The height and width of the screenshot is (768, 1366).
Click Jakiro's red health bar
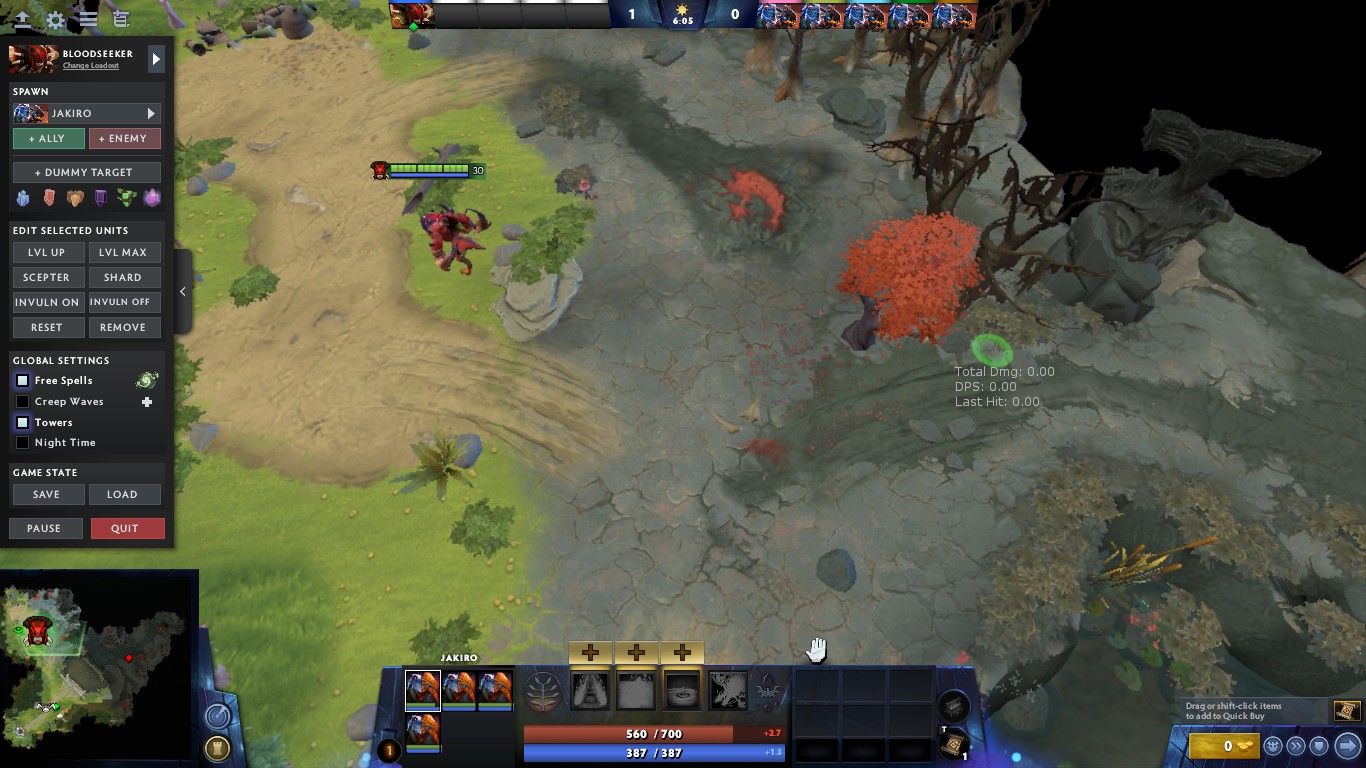point(655,733)
